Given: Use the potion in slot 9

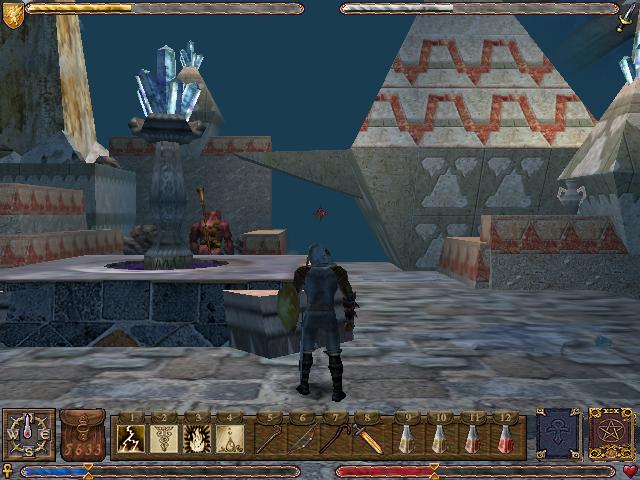Looking at the screenshot, I should [405, 437].
